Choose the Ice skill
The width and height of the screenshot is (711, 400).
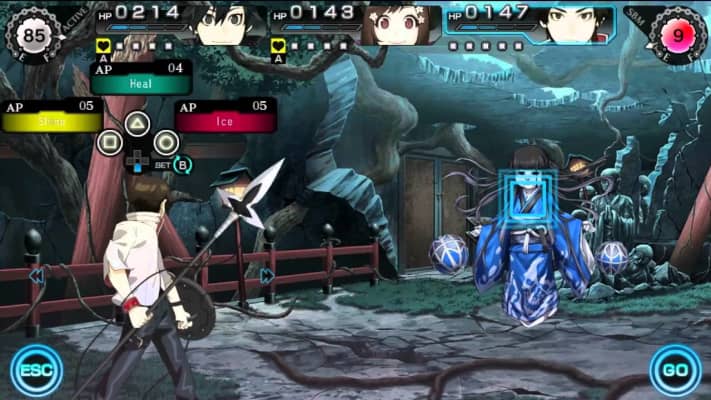tap(225, 122)
